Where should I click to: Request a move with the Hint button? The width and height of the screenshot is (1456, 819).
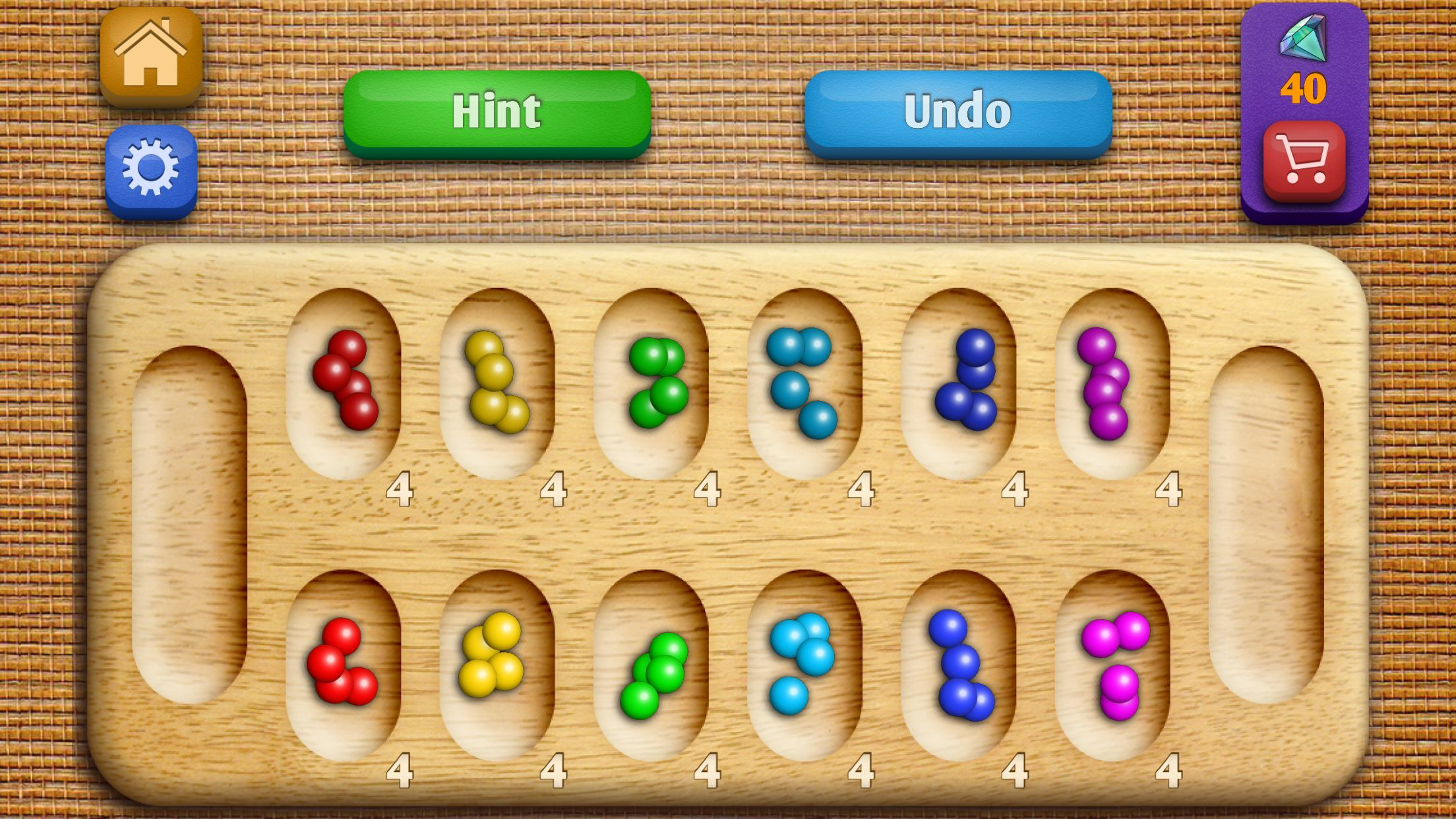[497, 112]
